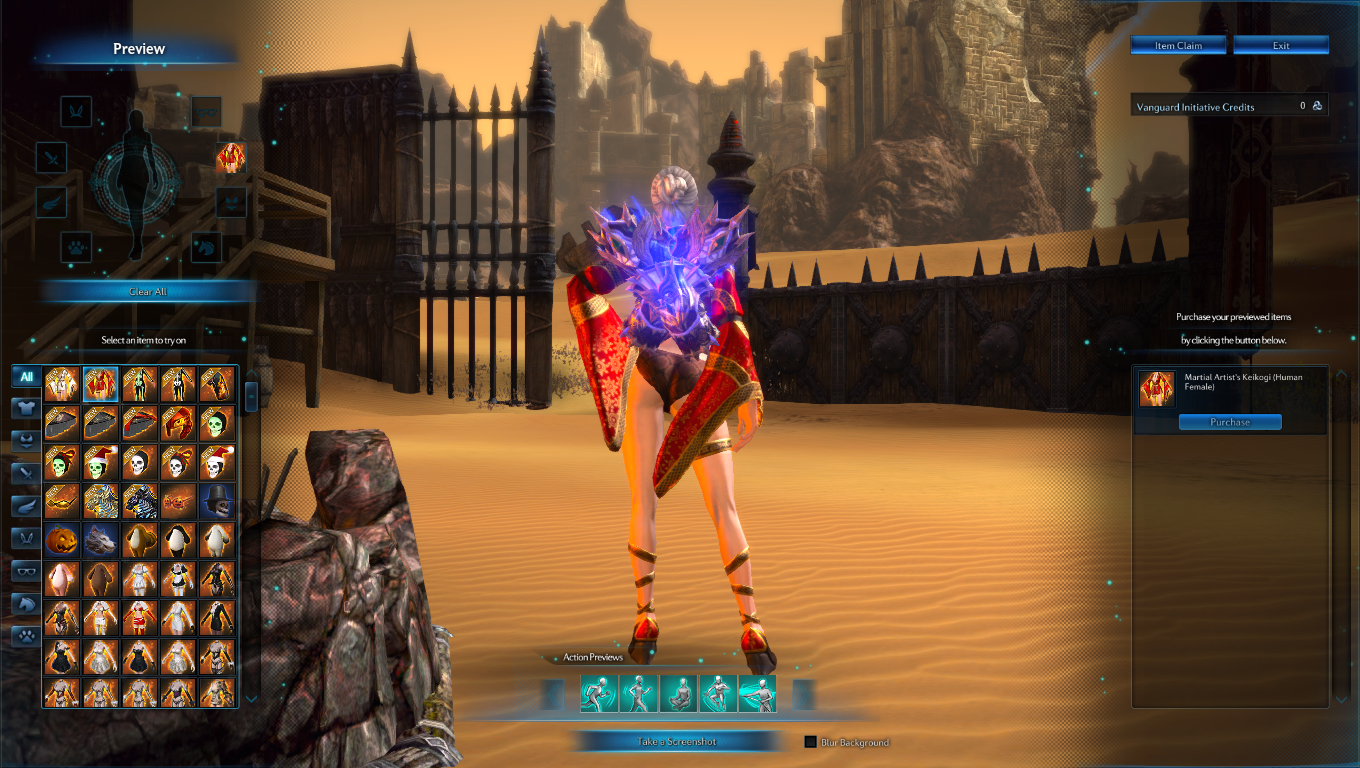Purchase the Martial Artist's Keikogi

pyautogui.click(x=1229, y=422)
